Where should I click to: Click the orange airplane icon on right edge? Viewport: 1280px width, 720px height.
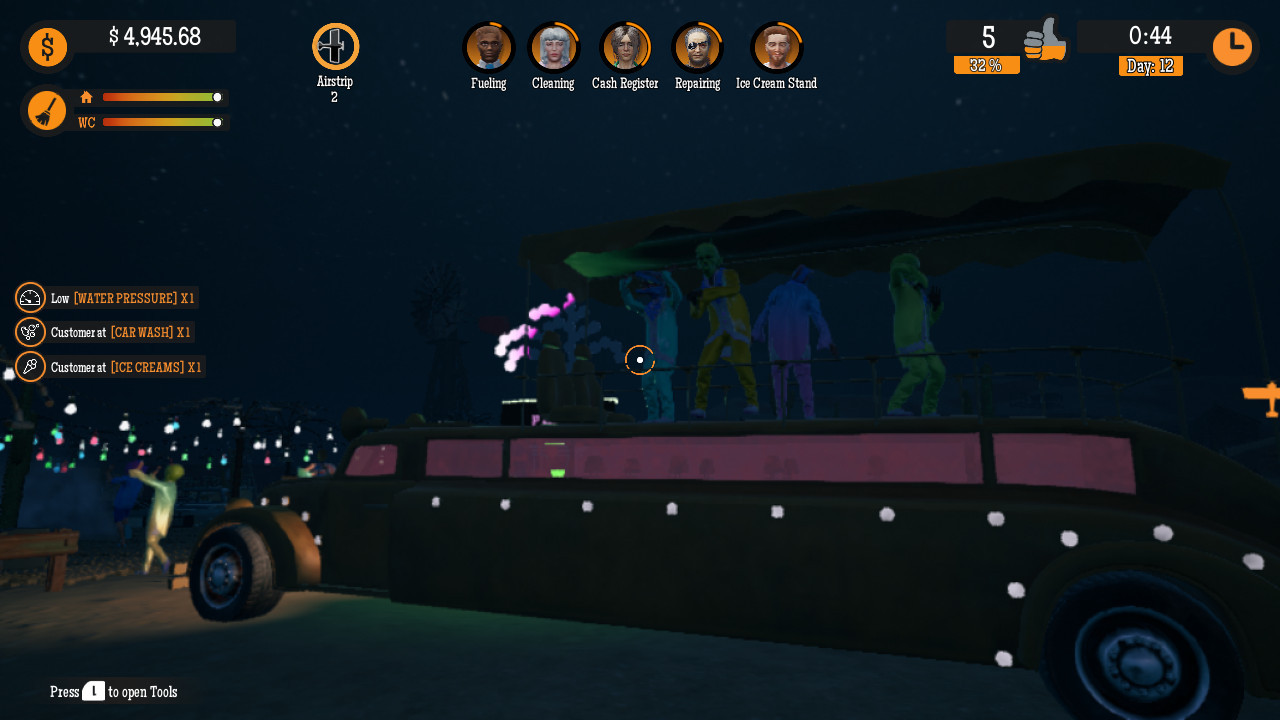[1266, 398]
